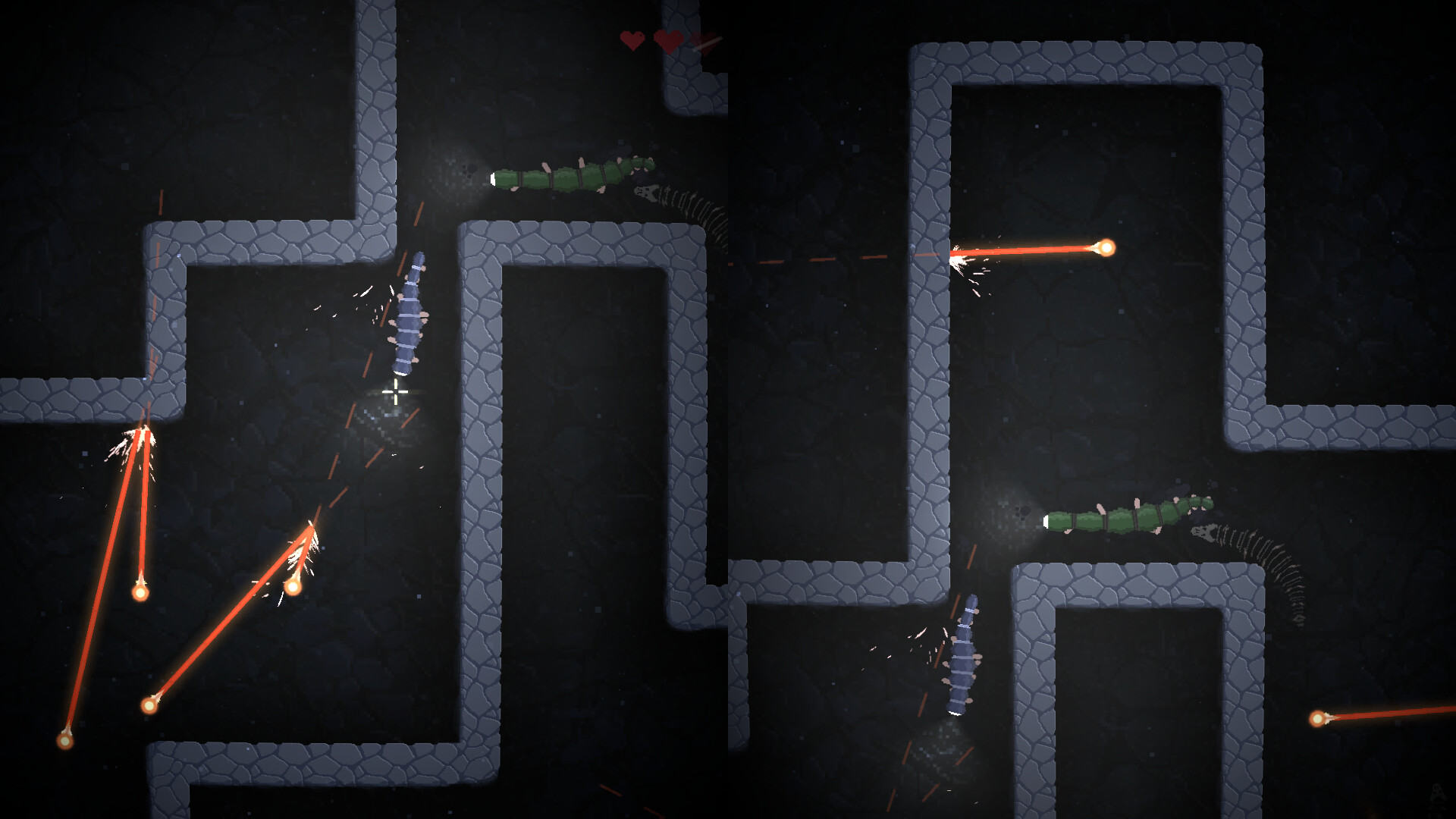Click the first heart in the health display
Viewport: 1456px width, 819px height.
pos(630,39)
